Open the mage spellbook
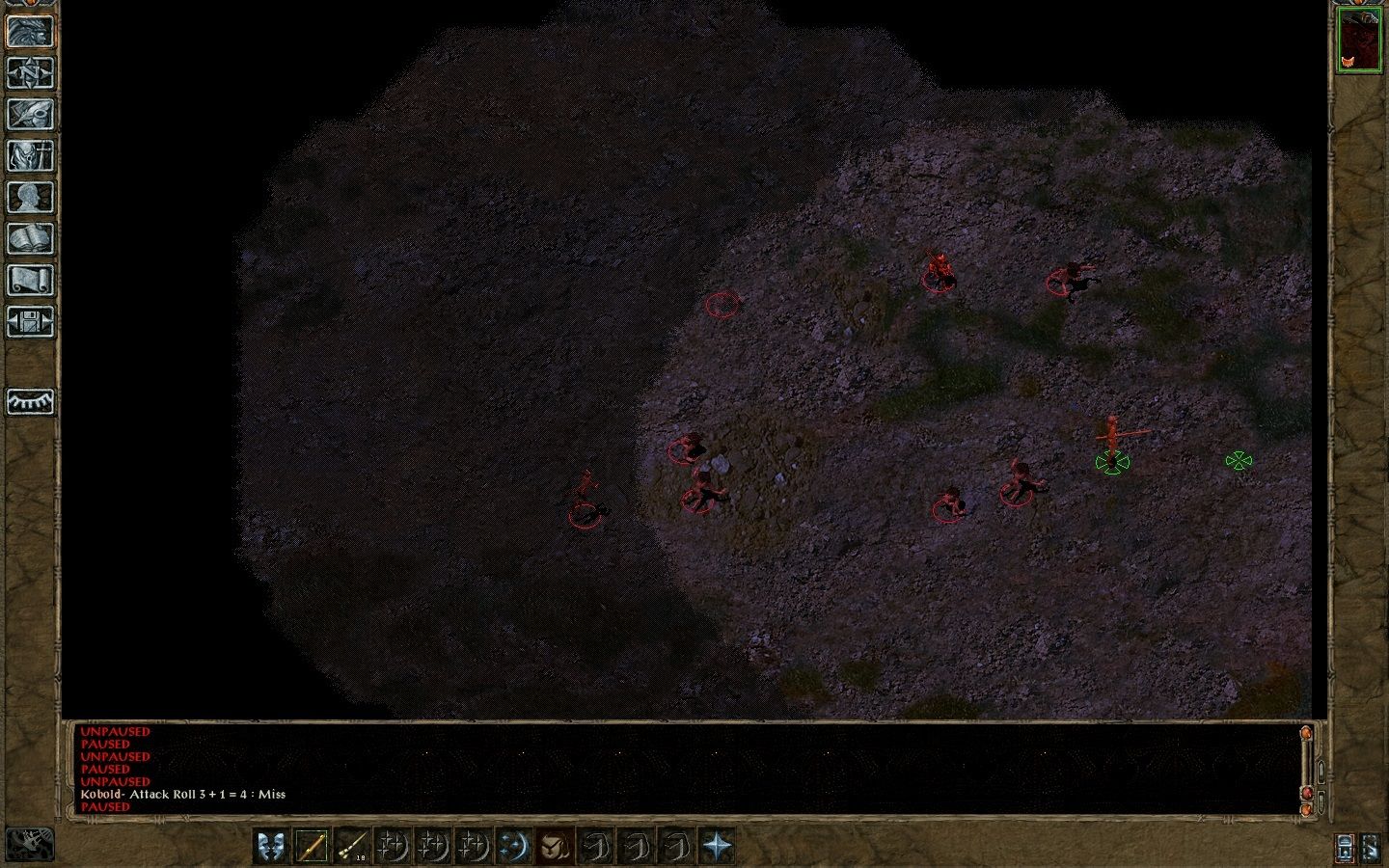Screen dimensions: 1389x868 (30, 238)
